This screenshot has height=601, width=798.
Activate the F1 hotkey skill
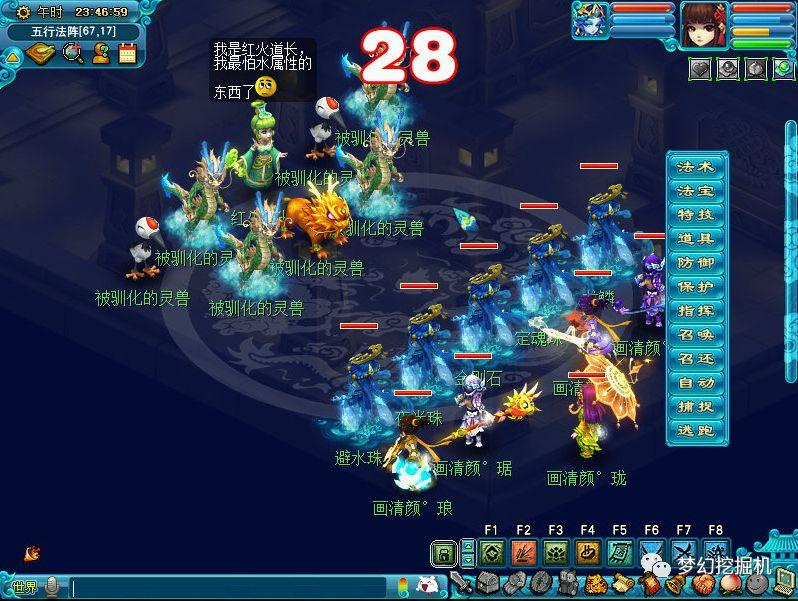coord(491,553)
